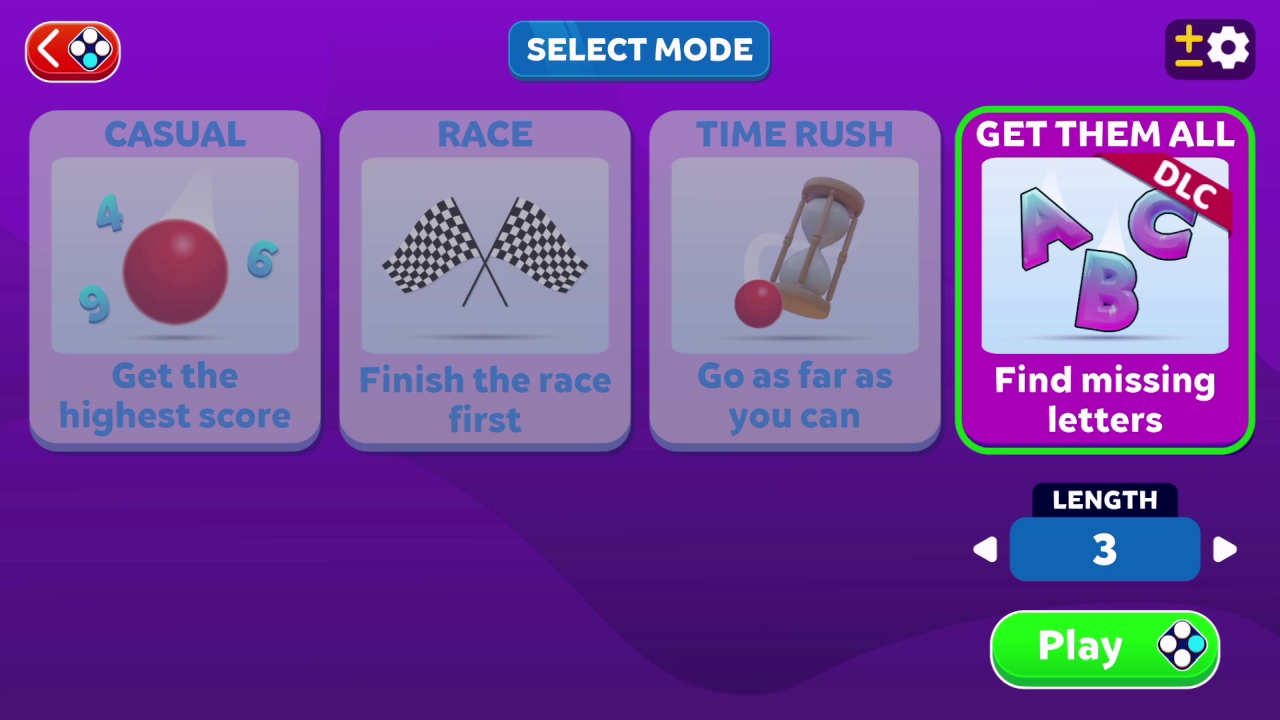The width and height of the screenshot is (1280, 720).
Task: Click the GET THEM ALL card title
Action: (1105, 135)
